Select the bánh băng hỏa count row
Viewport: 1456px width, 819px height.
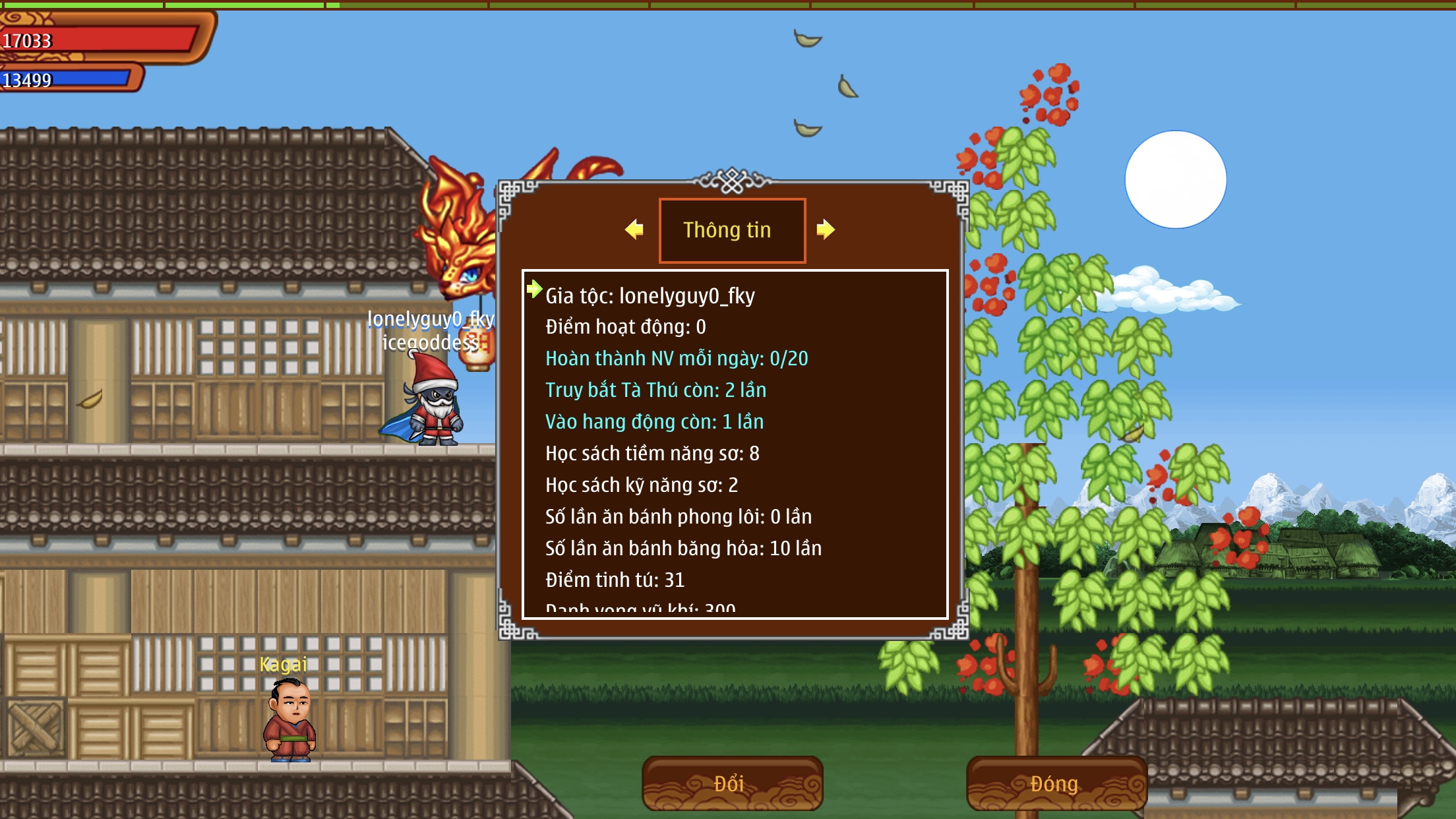click(x=683, y=549)
